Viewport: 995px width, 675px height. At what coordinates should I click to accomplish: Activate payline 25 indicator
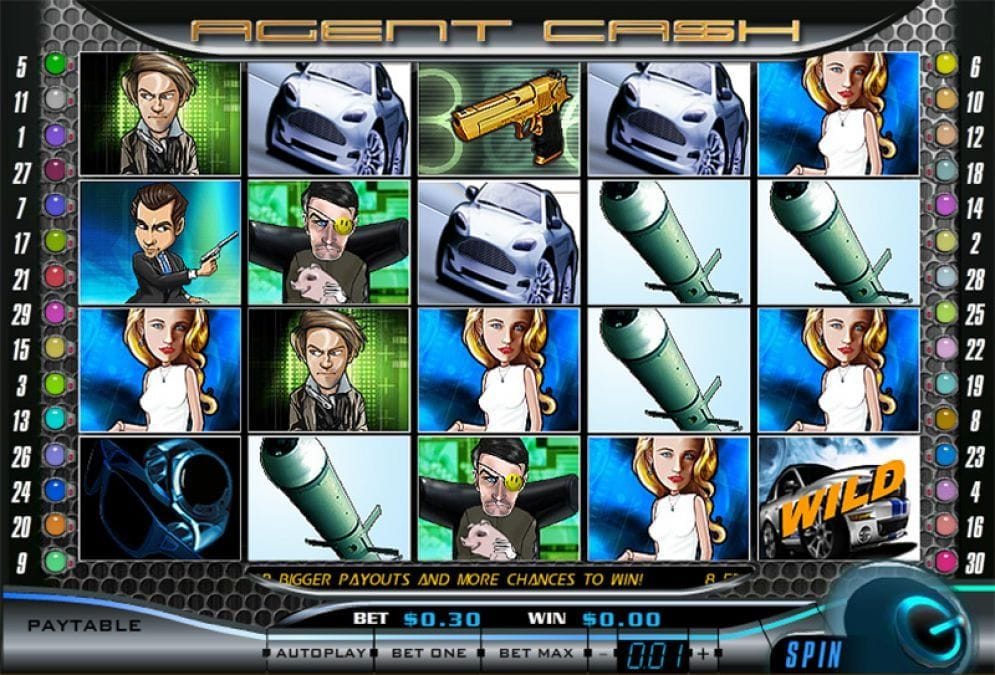point(945,314)
